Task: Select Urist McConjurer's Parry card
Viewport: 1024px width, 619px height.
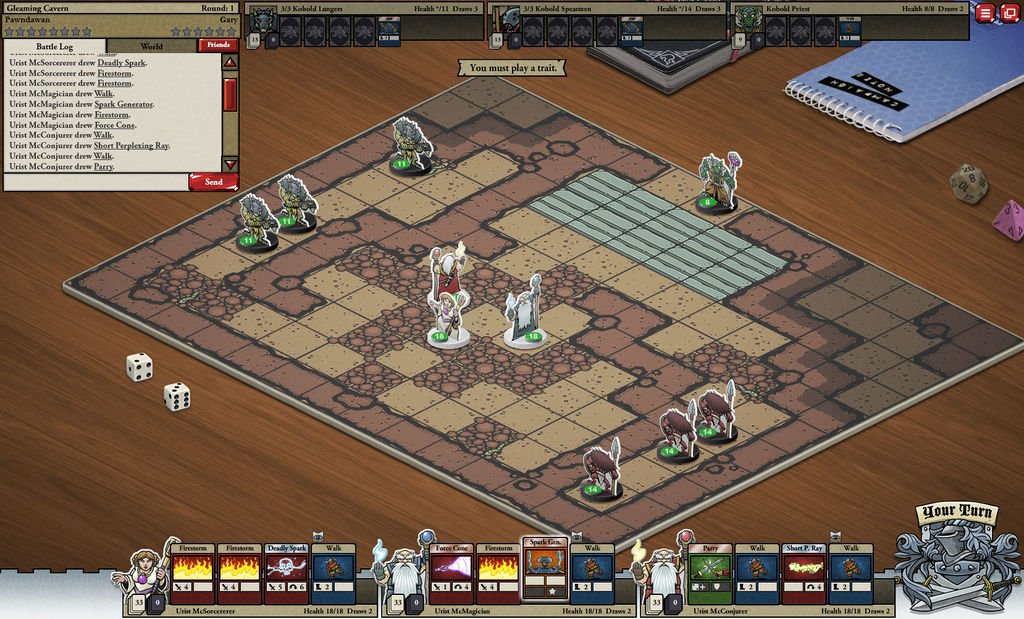Action: point(710,573)
